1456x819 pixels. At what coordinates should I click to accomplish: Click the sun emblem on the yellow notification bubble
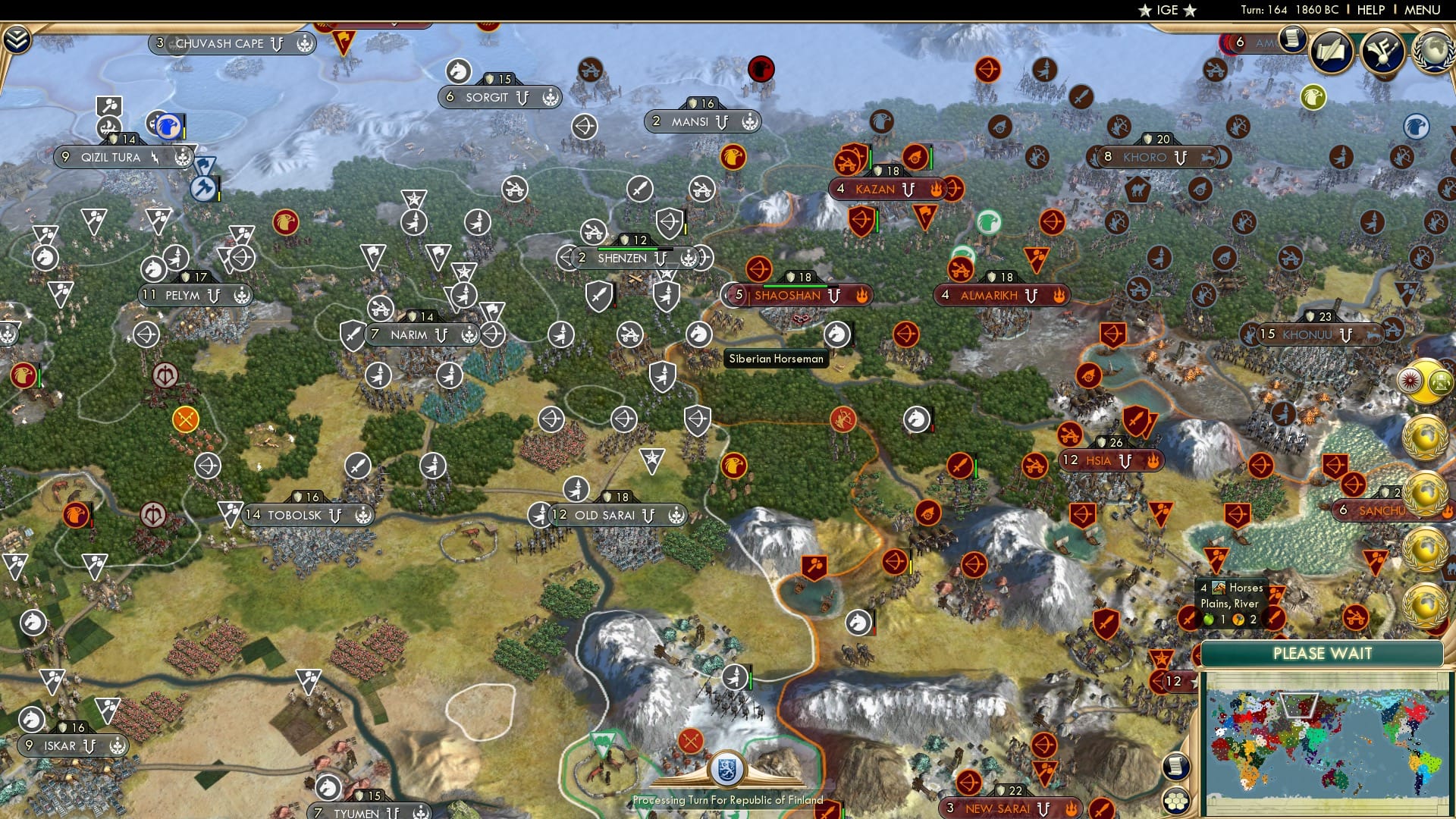(x=1411, y=381)
